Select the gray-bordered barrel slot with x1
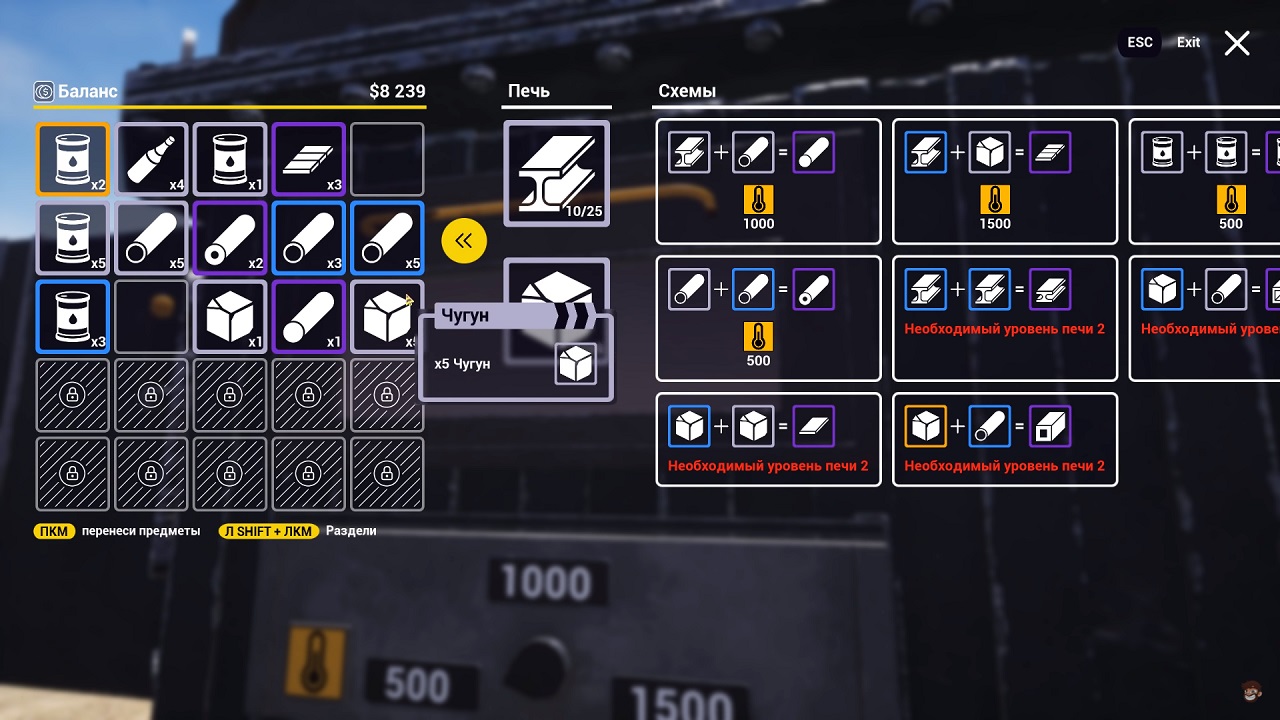Screen dimensions: 1280x720 coord(230,159)
